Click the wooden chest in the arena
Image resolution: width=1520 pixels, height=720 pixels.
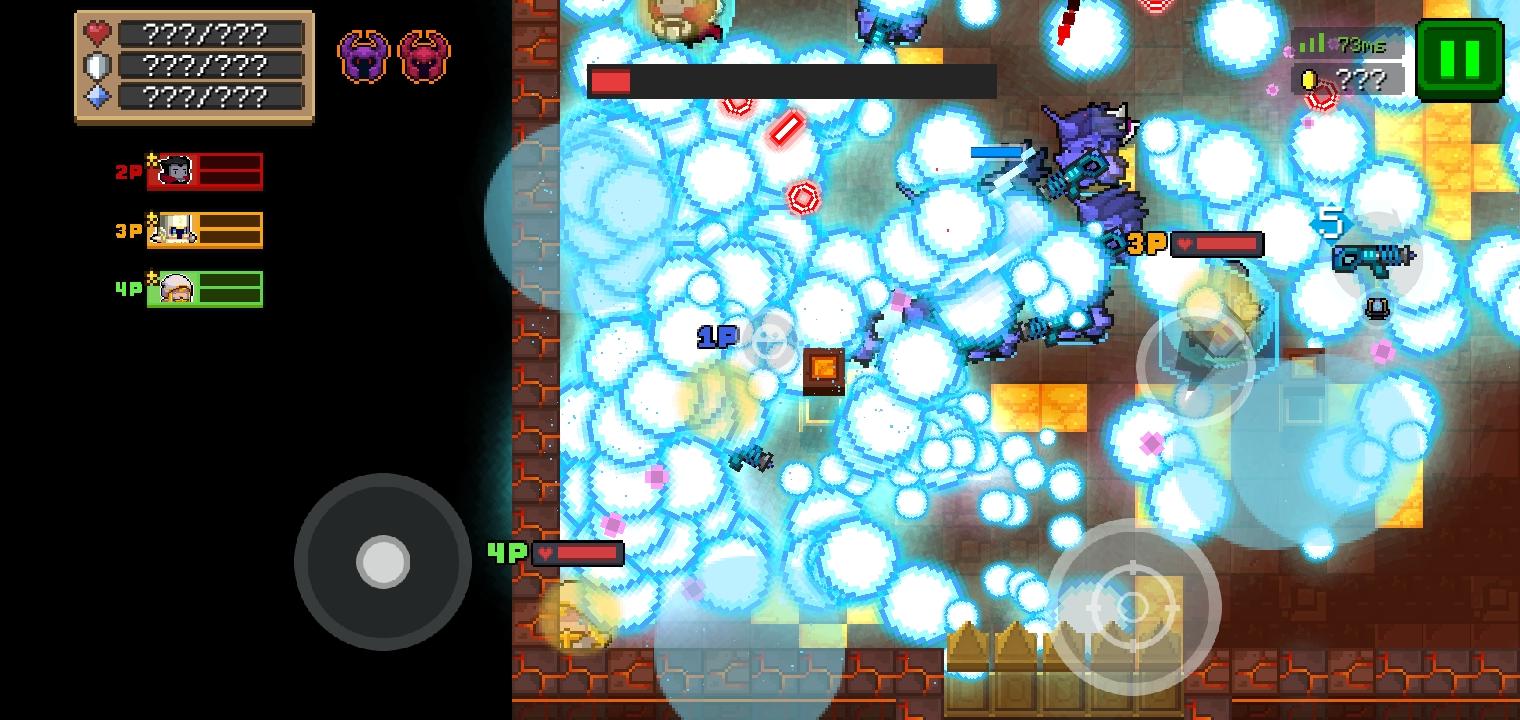(x=822, y=370)
